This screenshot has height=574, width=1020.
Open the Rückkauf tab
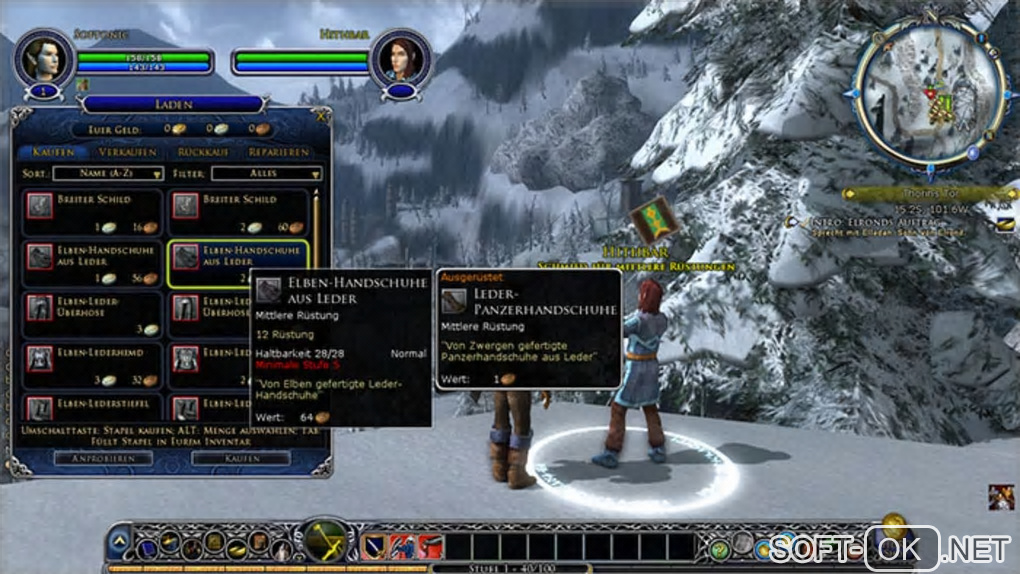(x=203, y=152)
